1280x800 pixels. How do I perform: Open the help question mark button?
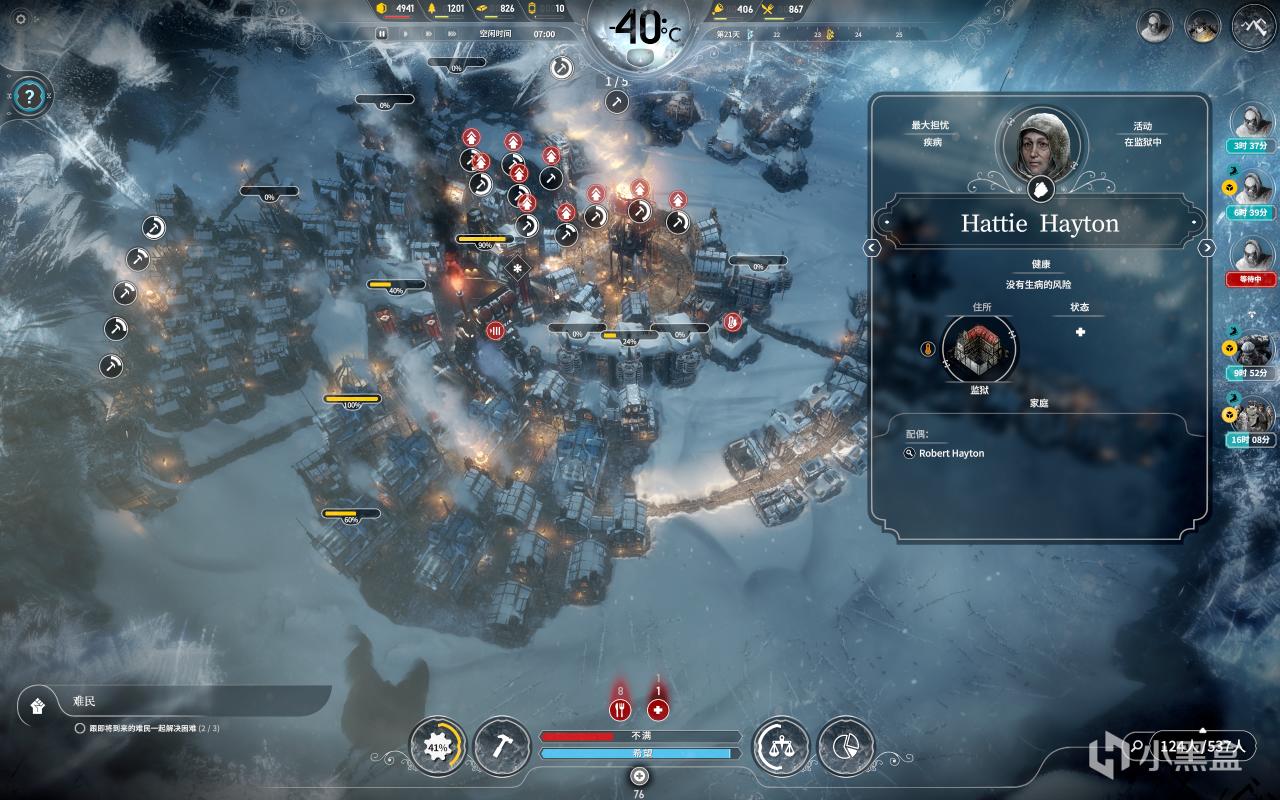pos(31,97)
